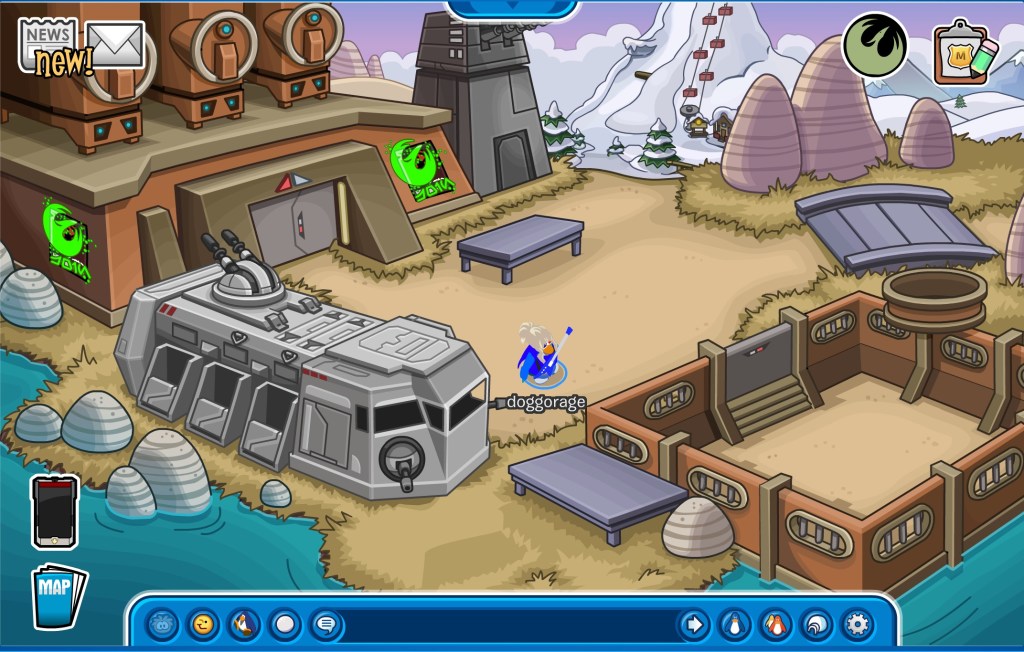
Task: Throw a snowball
Action: (x=285, y=625)
